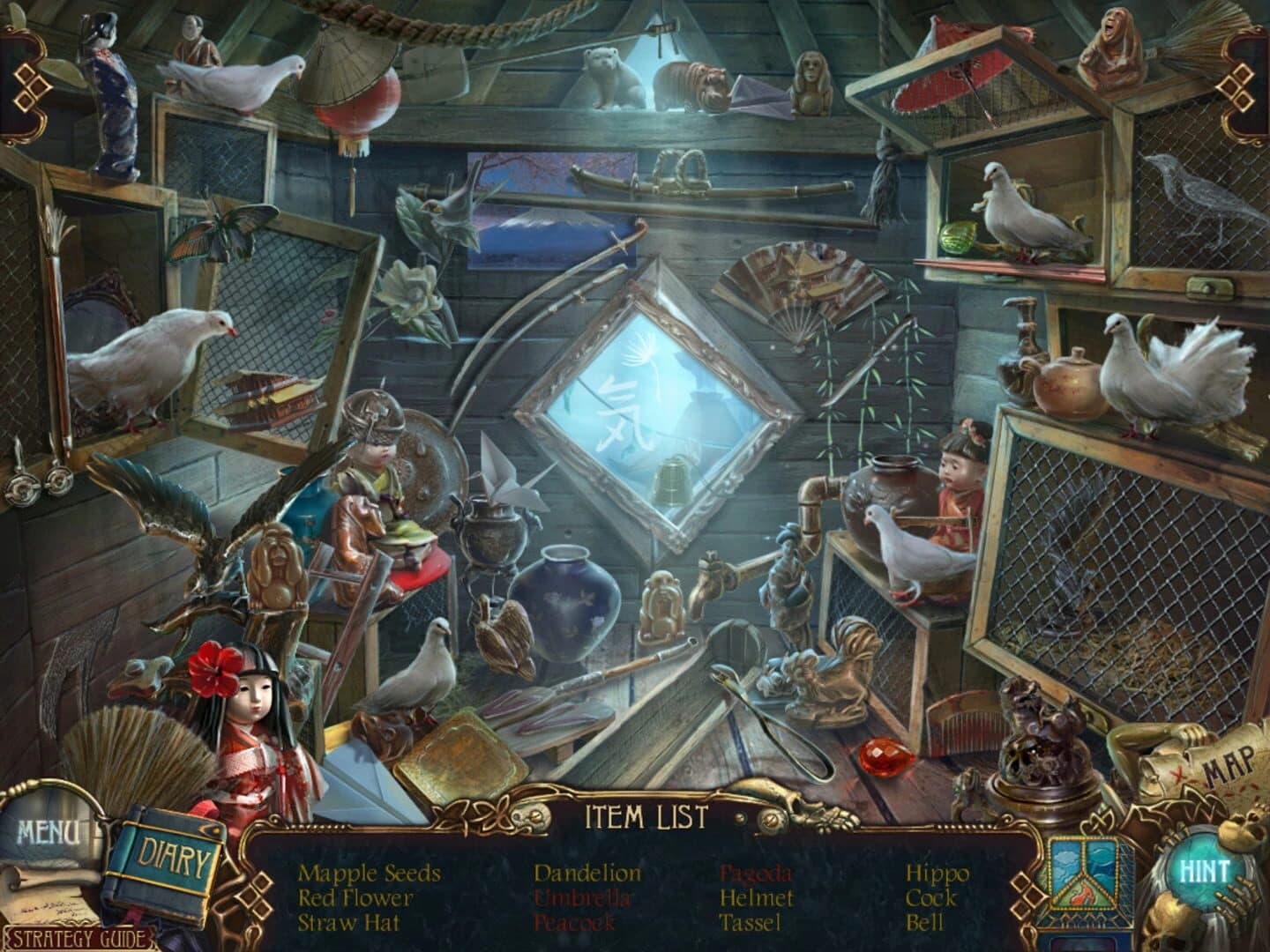Open the MENU tombstone

click(49, 831)
